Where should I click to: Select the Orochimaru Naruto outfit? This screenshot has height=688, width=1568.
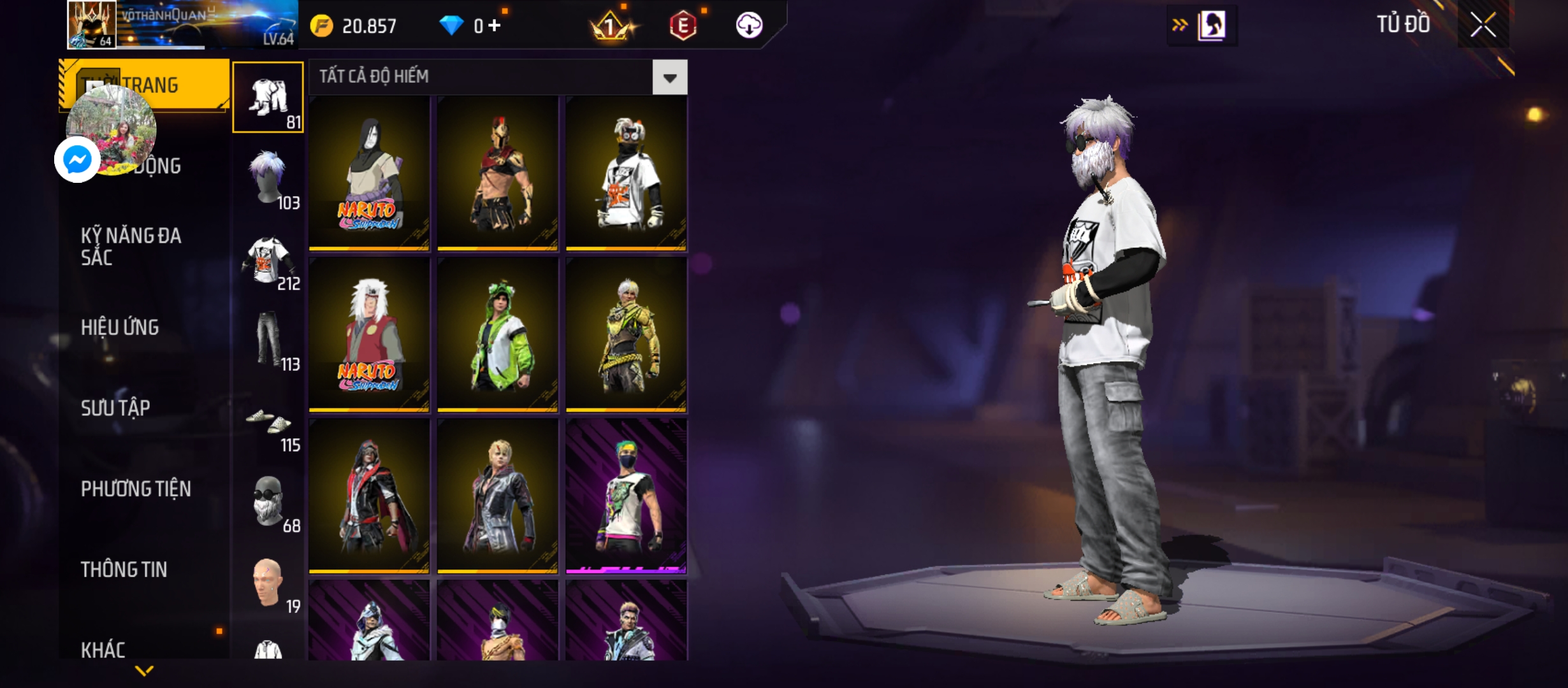click(369, 173)
